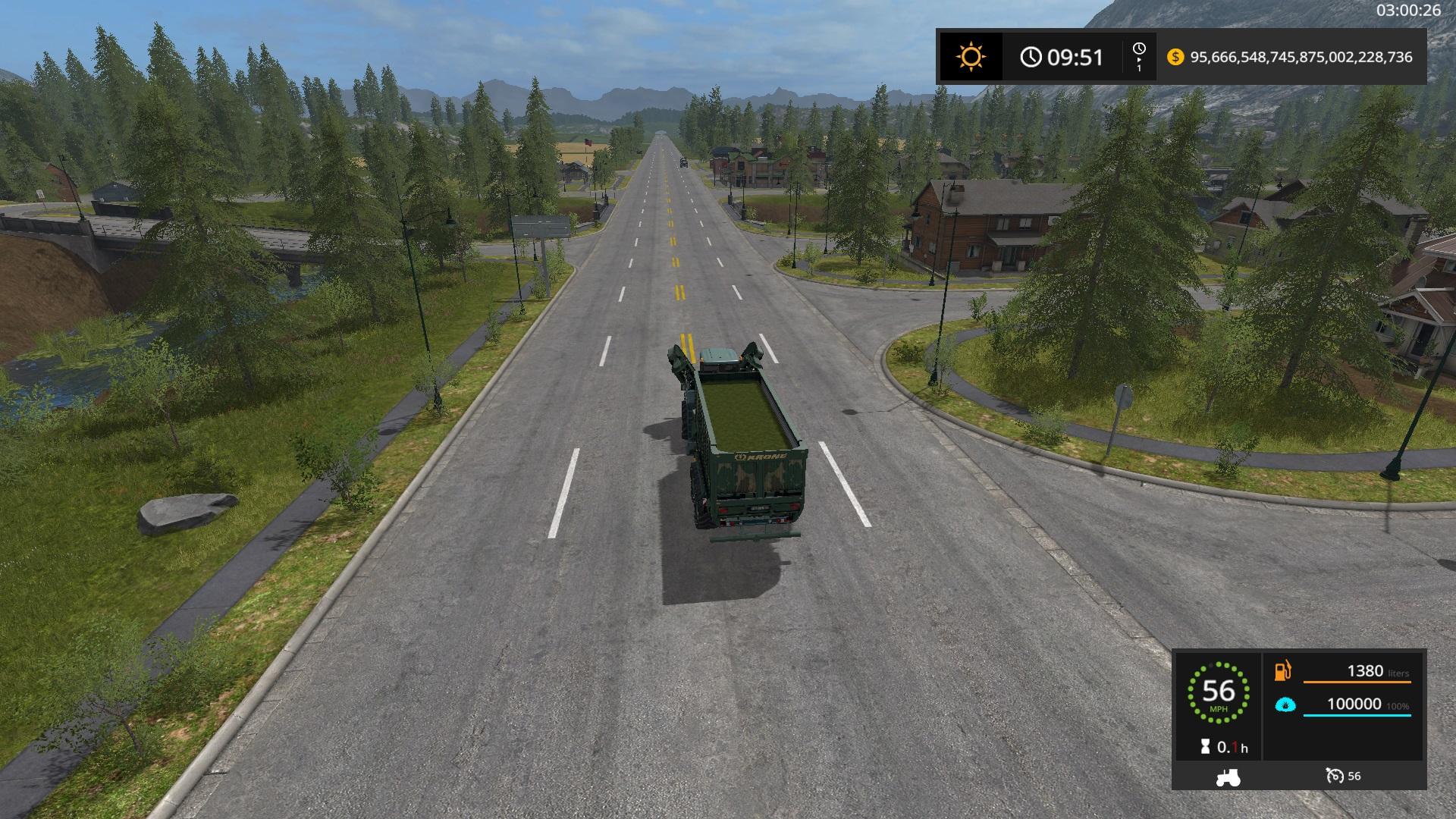This screenshot has width=1456, height=819.
Task: Toggle the cruise control icon
Action: click(x=1334, y=776)
